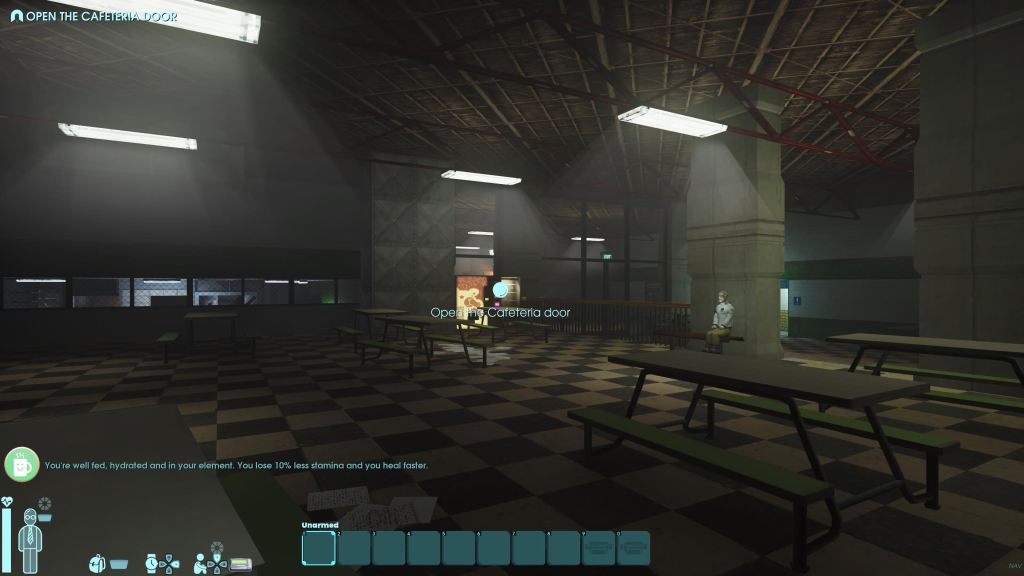The image size is (1024, 576).
Task: Select the highlighted Unarmed hotbar slot
Action: [x=318, y=548]
